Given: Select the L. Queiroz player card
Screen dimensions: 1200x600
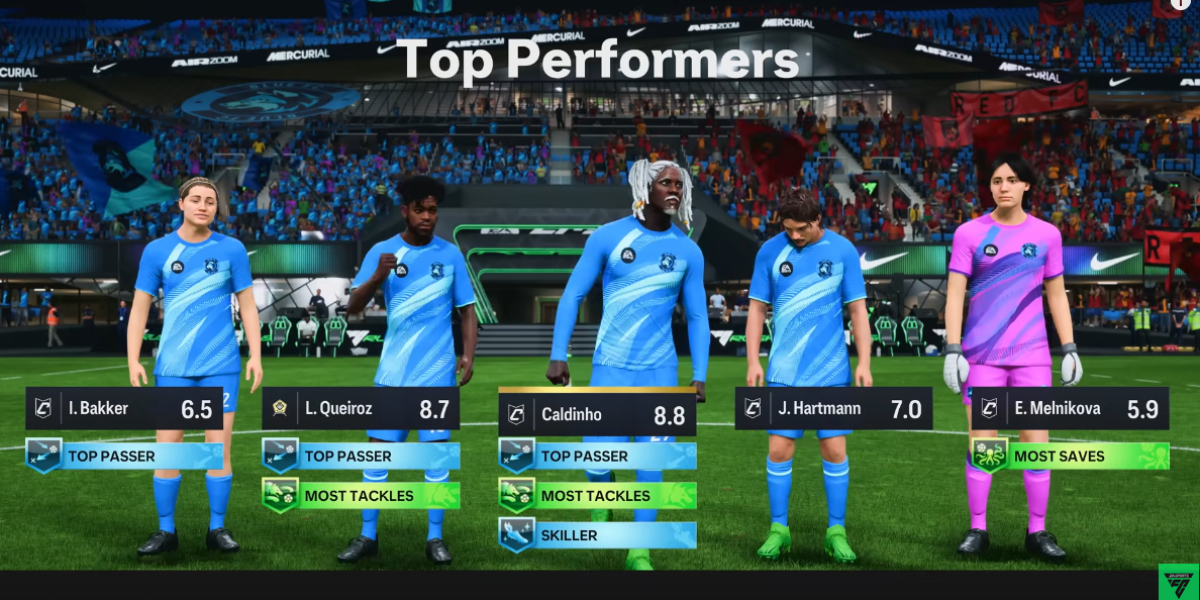Looking at the screenshot, I should [x=361, y=409].
